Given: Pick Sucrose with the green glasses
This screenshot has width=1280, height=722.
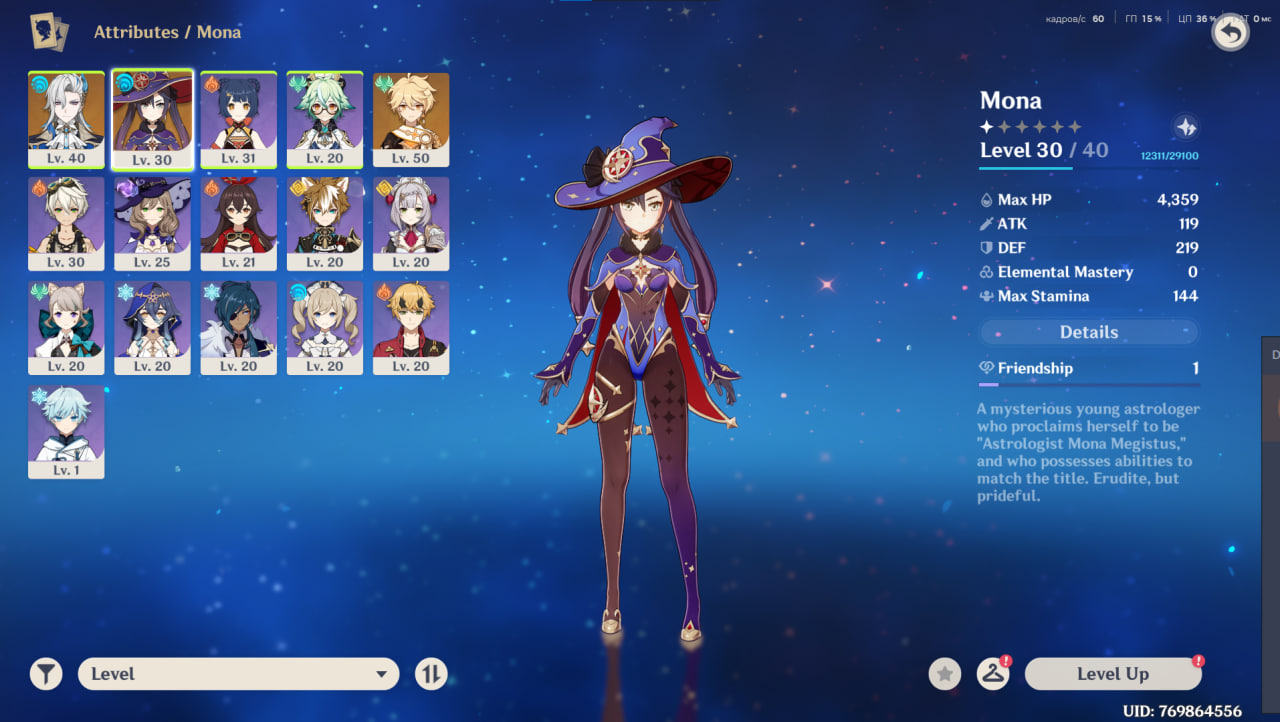Looking at the screenshot, I should click(x=325, y=118).
